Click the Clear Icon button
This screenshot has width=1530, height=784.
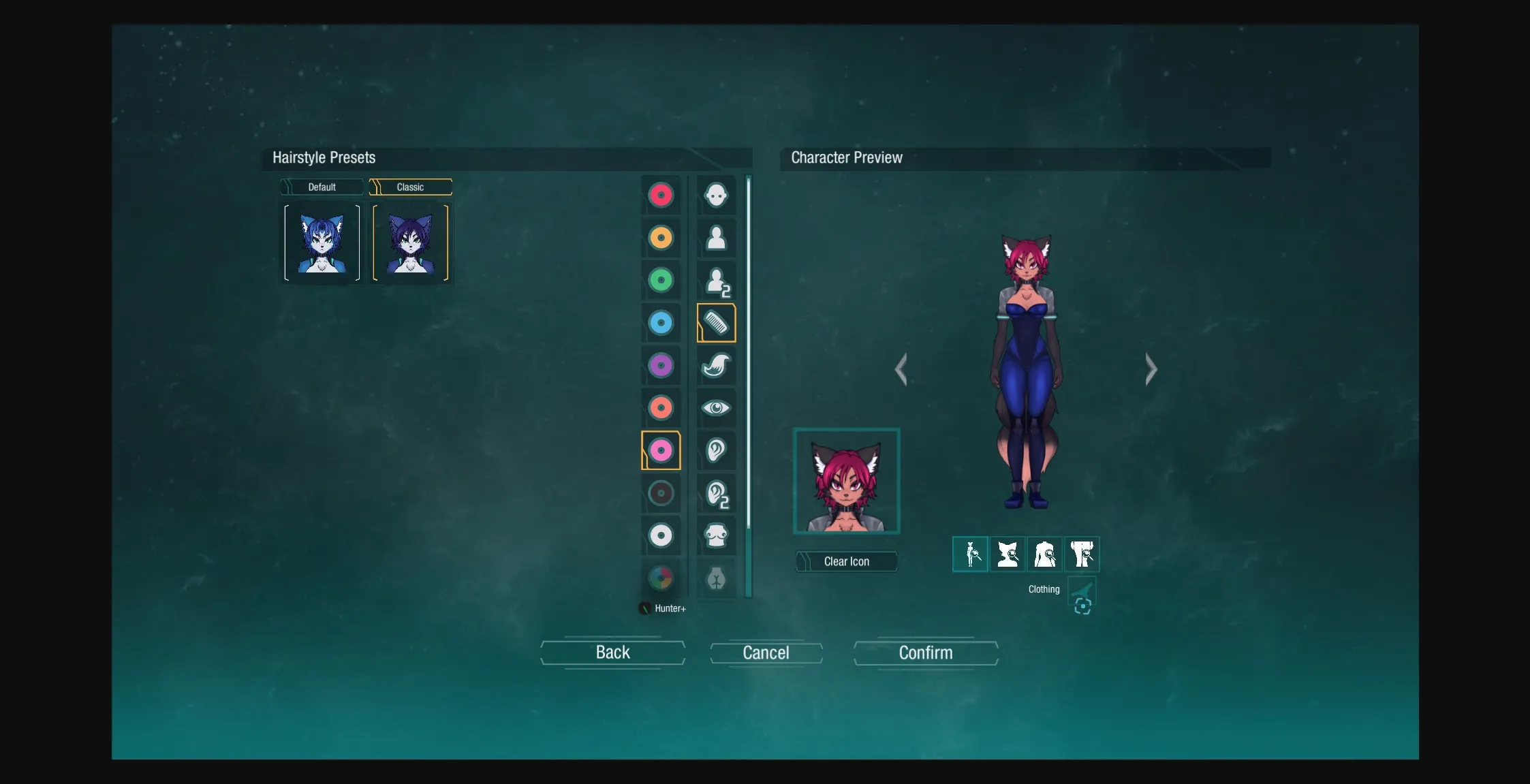click(x=846, y=561)
